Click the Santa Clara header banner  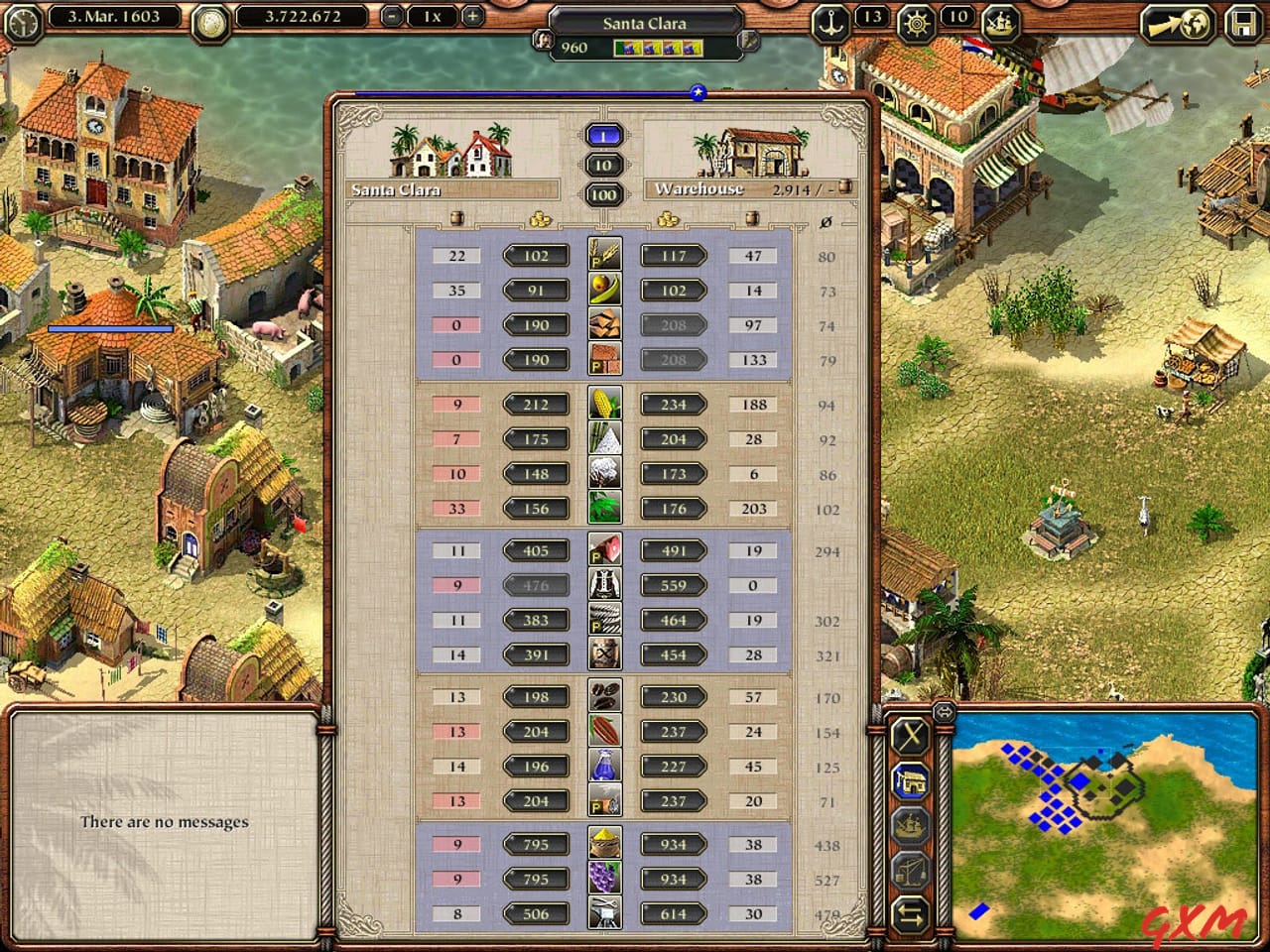[451, 188]
